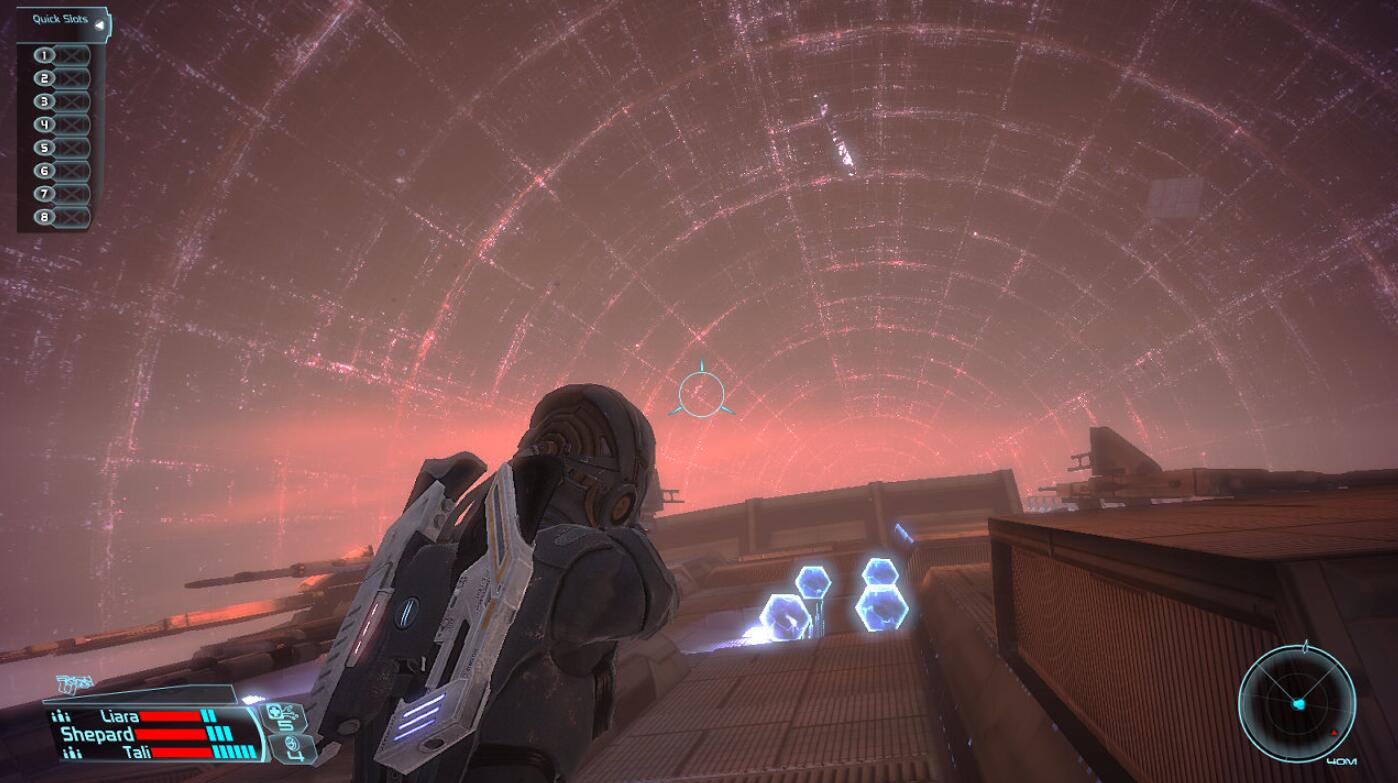Select Shepard in the squad panel

(x=97, y=734)
